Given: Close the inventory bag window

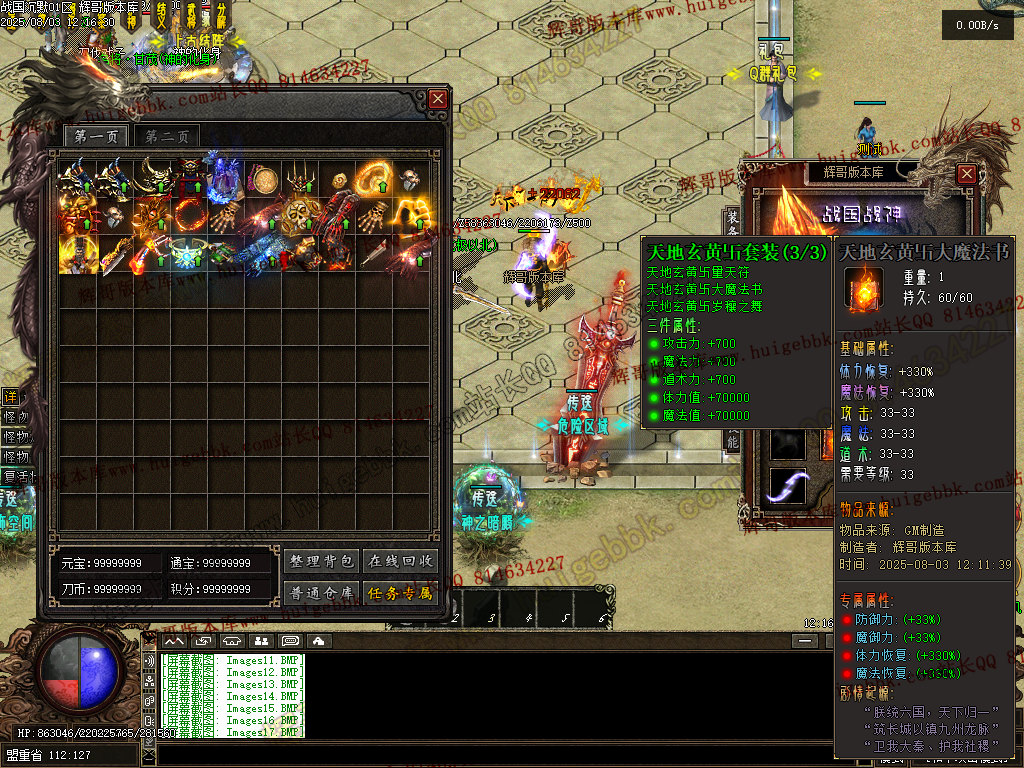Looking at the screenshot, I should (438, 99).
